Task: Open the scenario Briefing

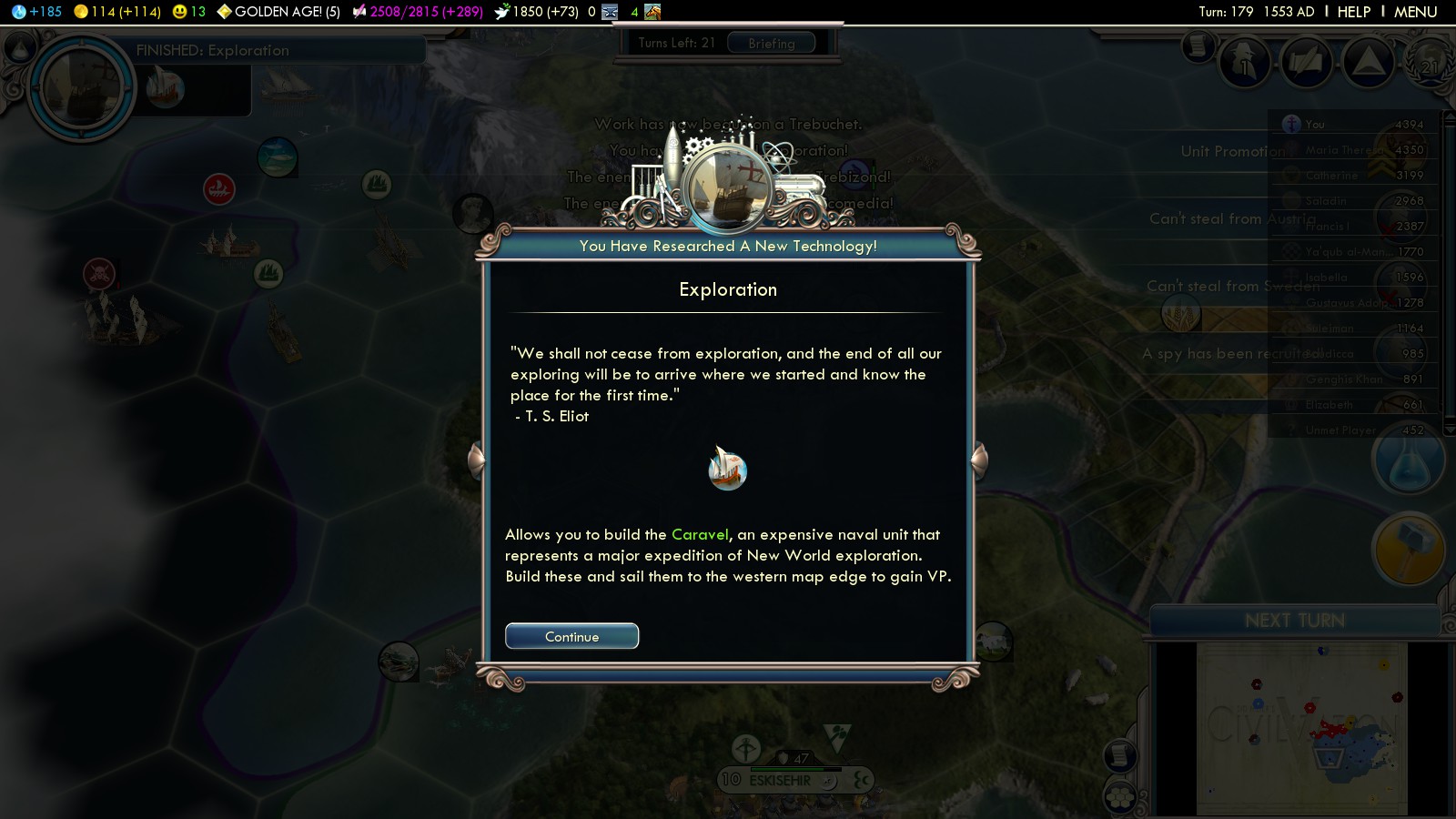Action: 771,43
